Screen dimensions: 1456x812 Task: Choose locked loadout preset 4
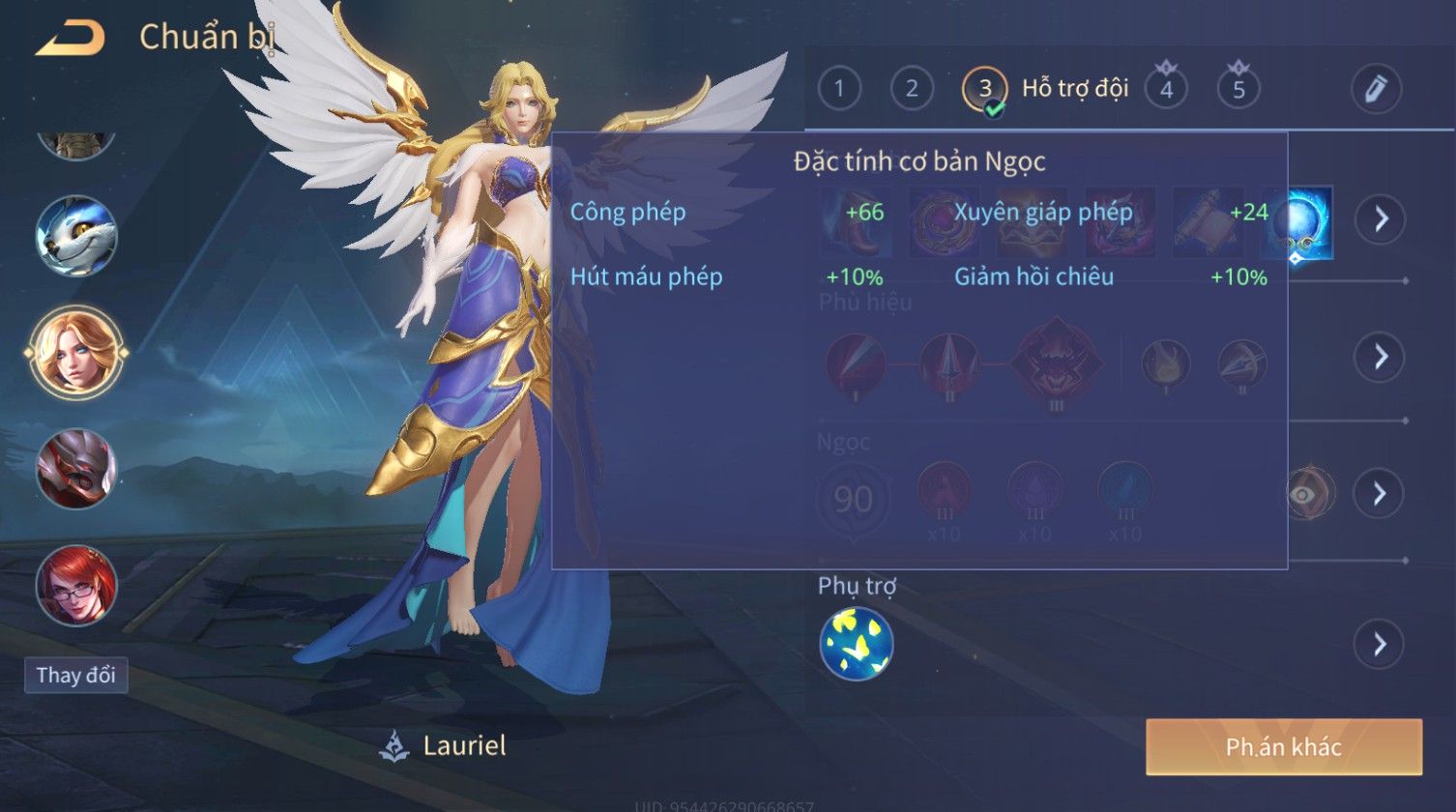point(1166,90)
